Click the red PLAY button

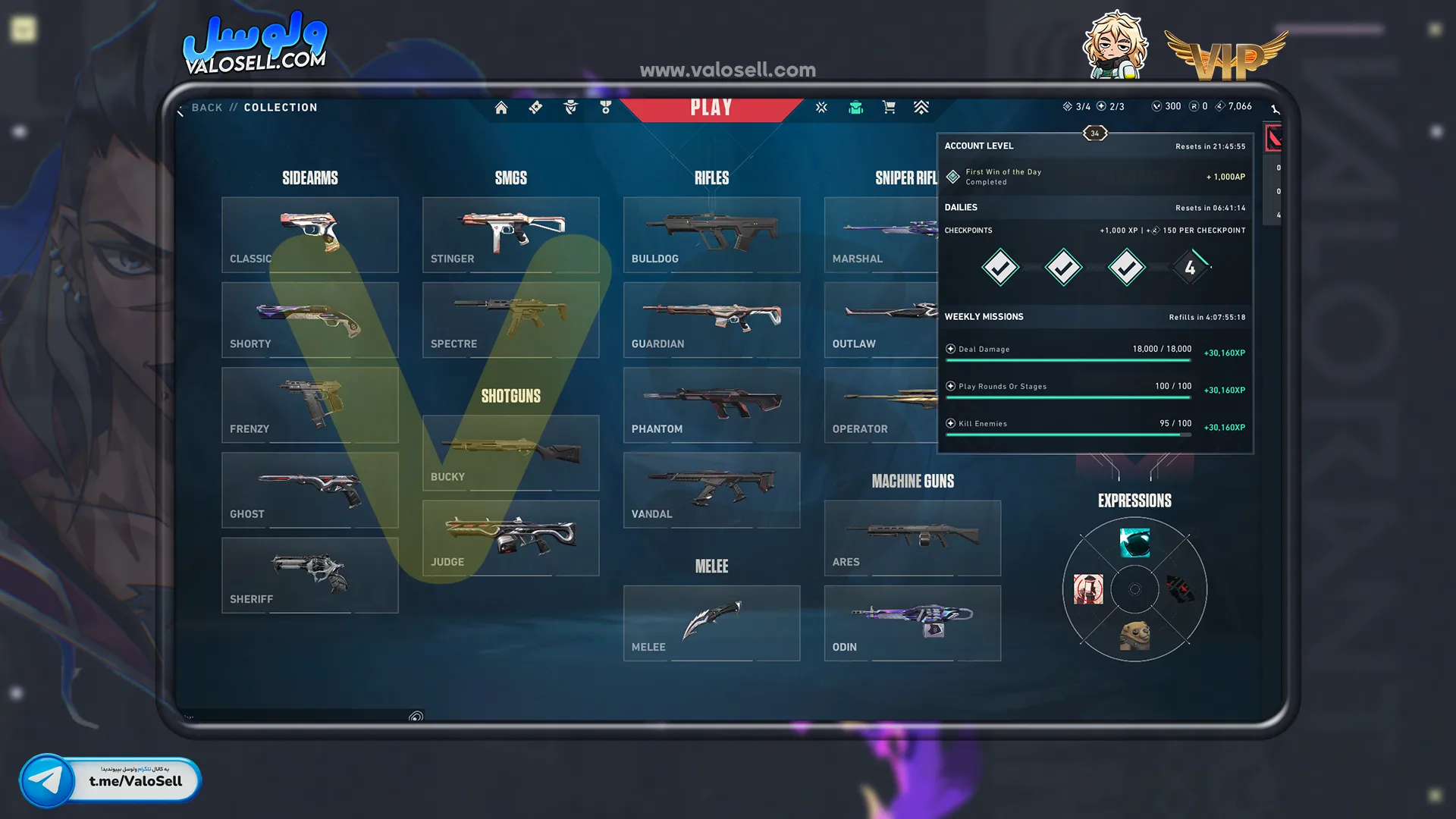711,108
